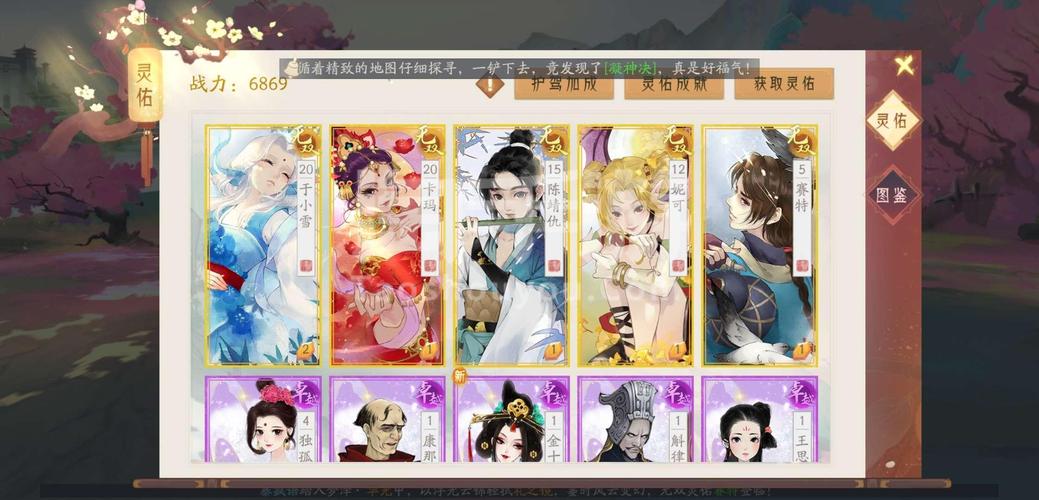The height and width of the screenshot is (500, 1039).
Task: Pick the 康那 bald man card
Action: point(387,420)
